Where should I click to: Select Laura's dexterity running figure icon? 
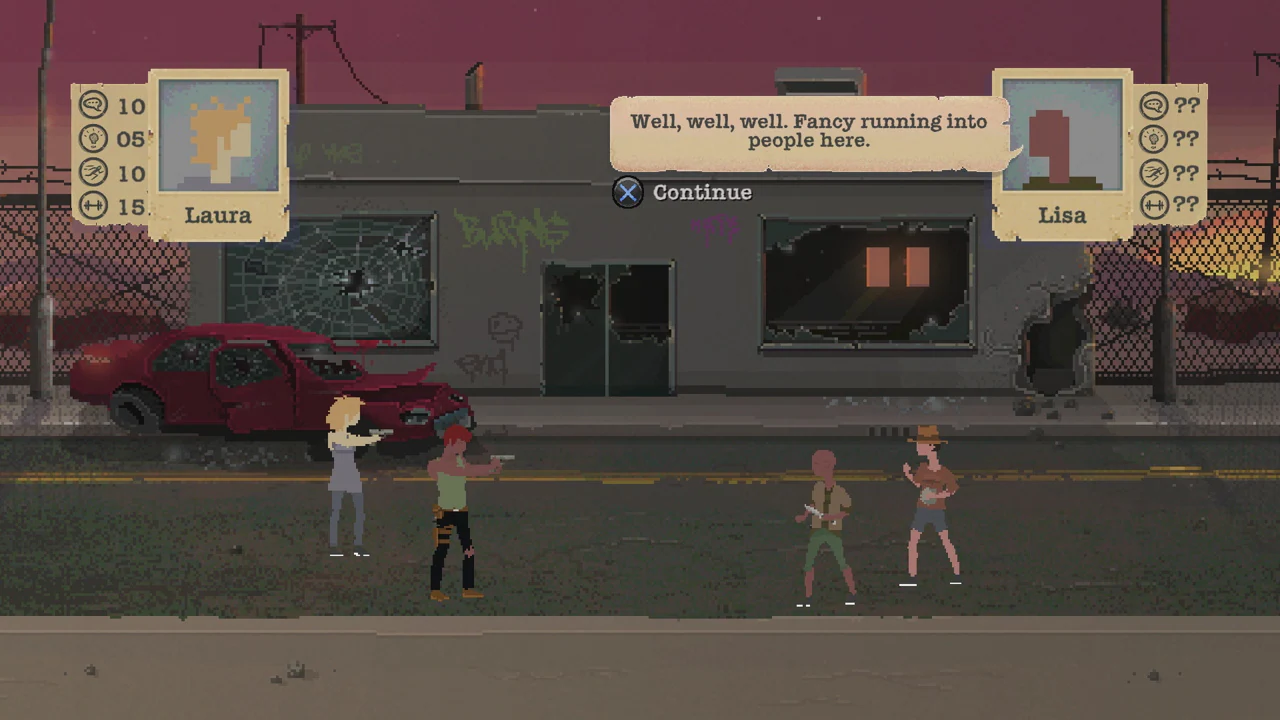(93, 173)
